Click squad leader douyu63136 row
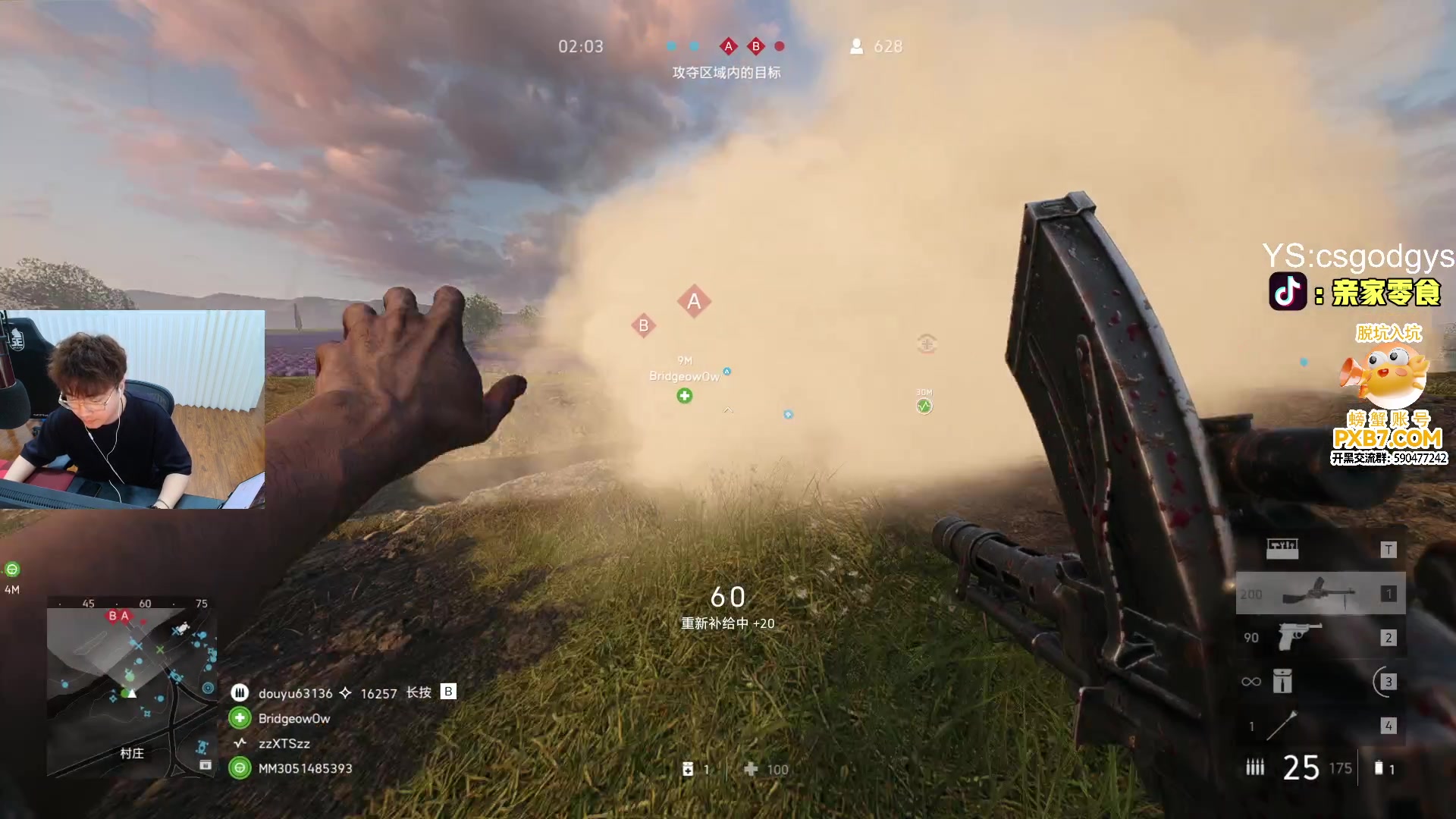1456x819 pixels. tap(295, 693)
